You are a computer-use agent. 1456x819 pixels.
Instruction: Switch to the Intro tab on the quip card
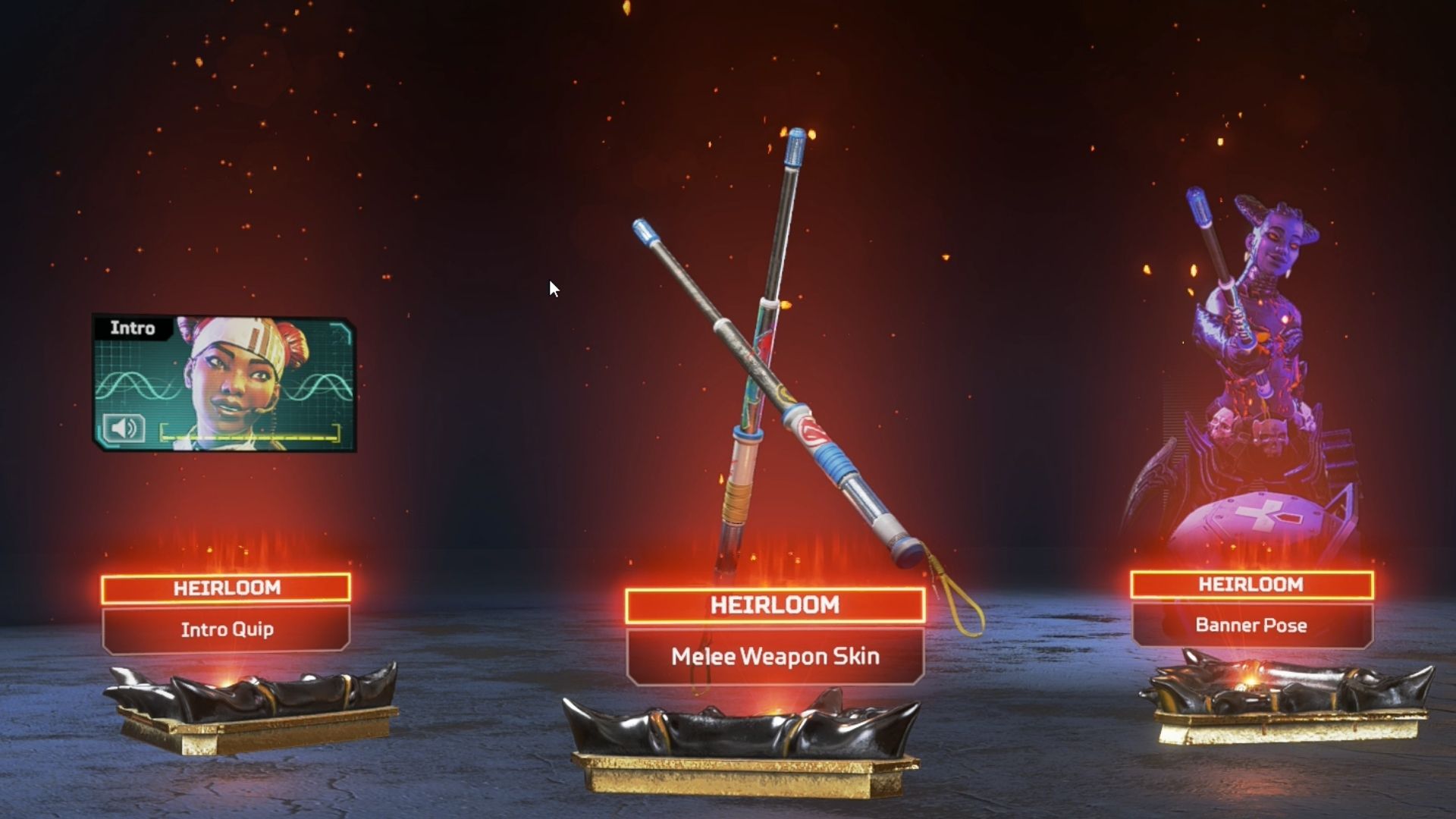[x=133, y=328]
